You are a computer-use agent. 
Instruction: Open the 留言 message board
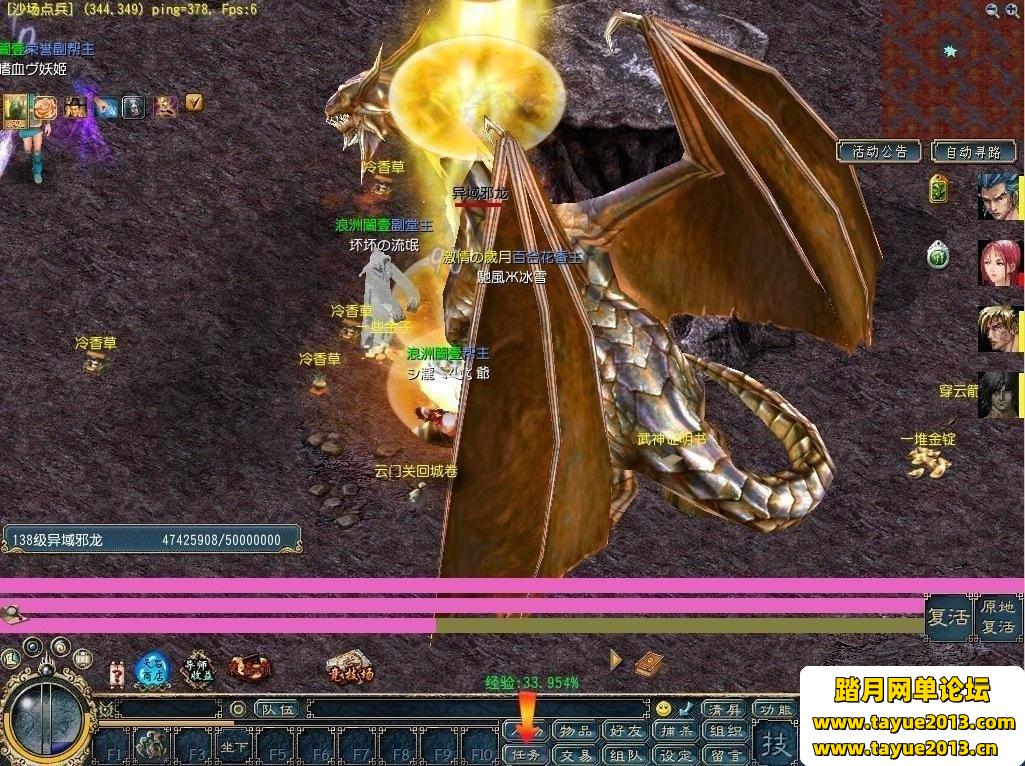[x=727, y=755]
